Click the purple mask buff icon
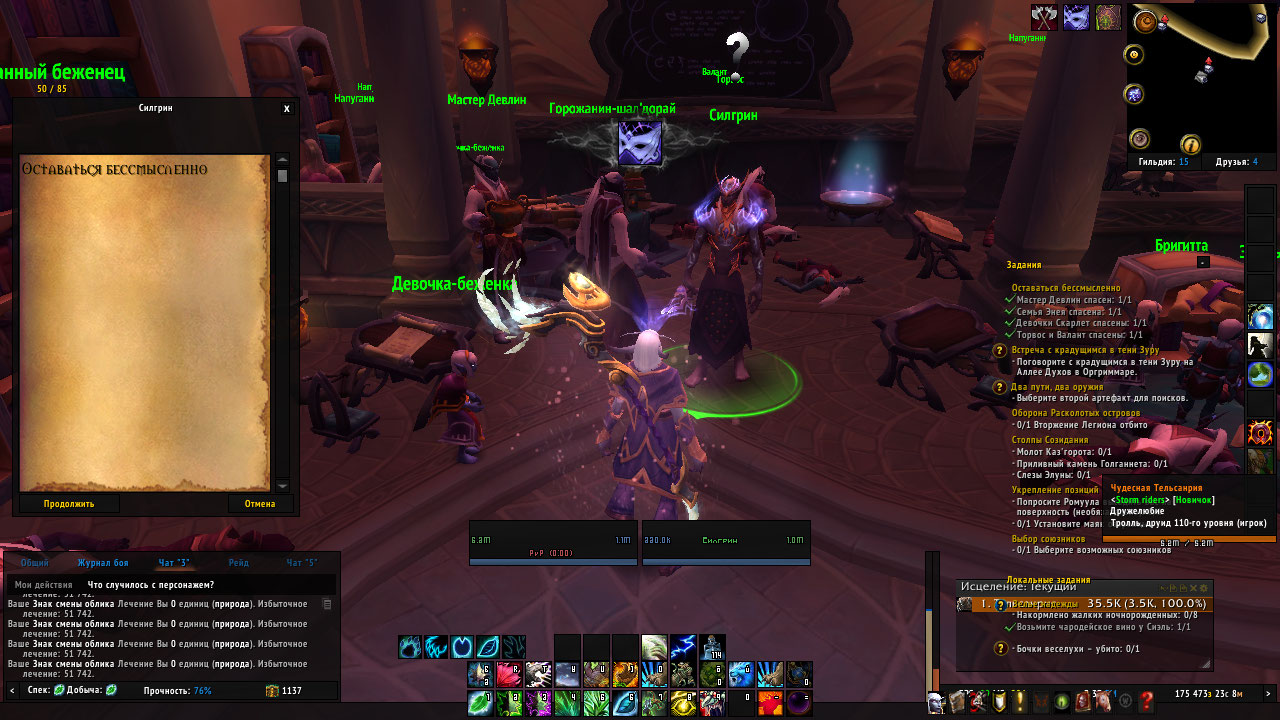Screen dimensions: 1280x720 tap(1076, 18)
